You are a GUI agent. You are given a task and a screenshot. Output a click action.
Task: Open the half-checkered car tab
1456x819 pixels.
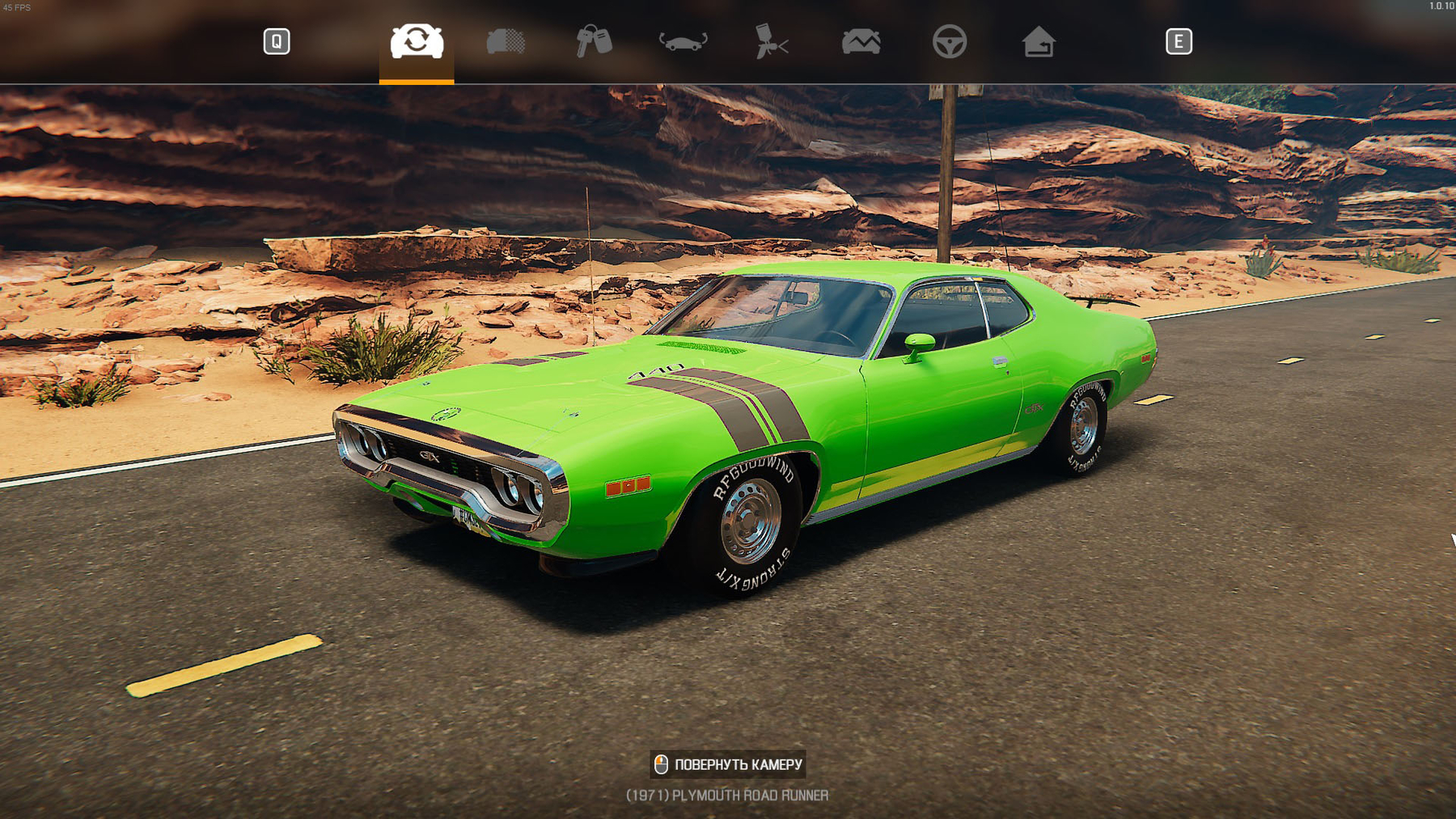tap(506, 41)
